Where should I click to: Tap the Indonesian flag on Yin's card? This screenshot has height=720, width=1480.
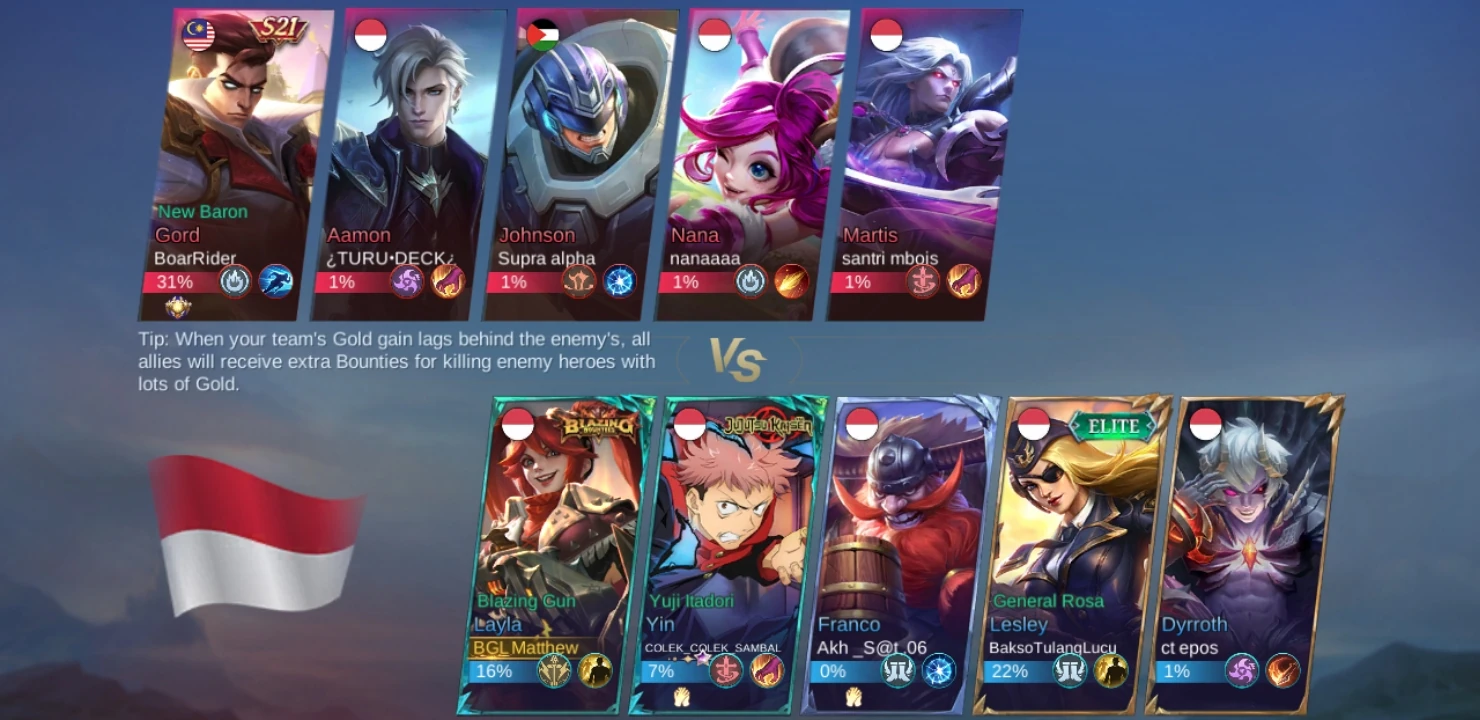689,422
